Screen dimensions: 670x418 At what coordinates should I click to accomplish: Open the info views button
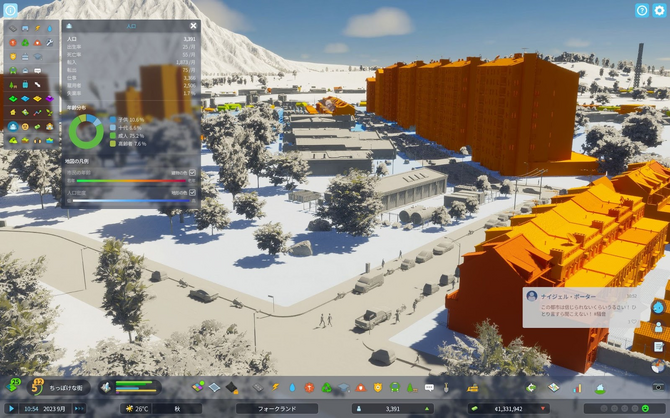point(9,9)
